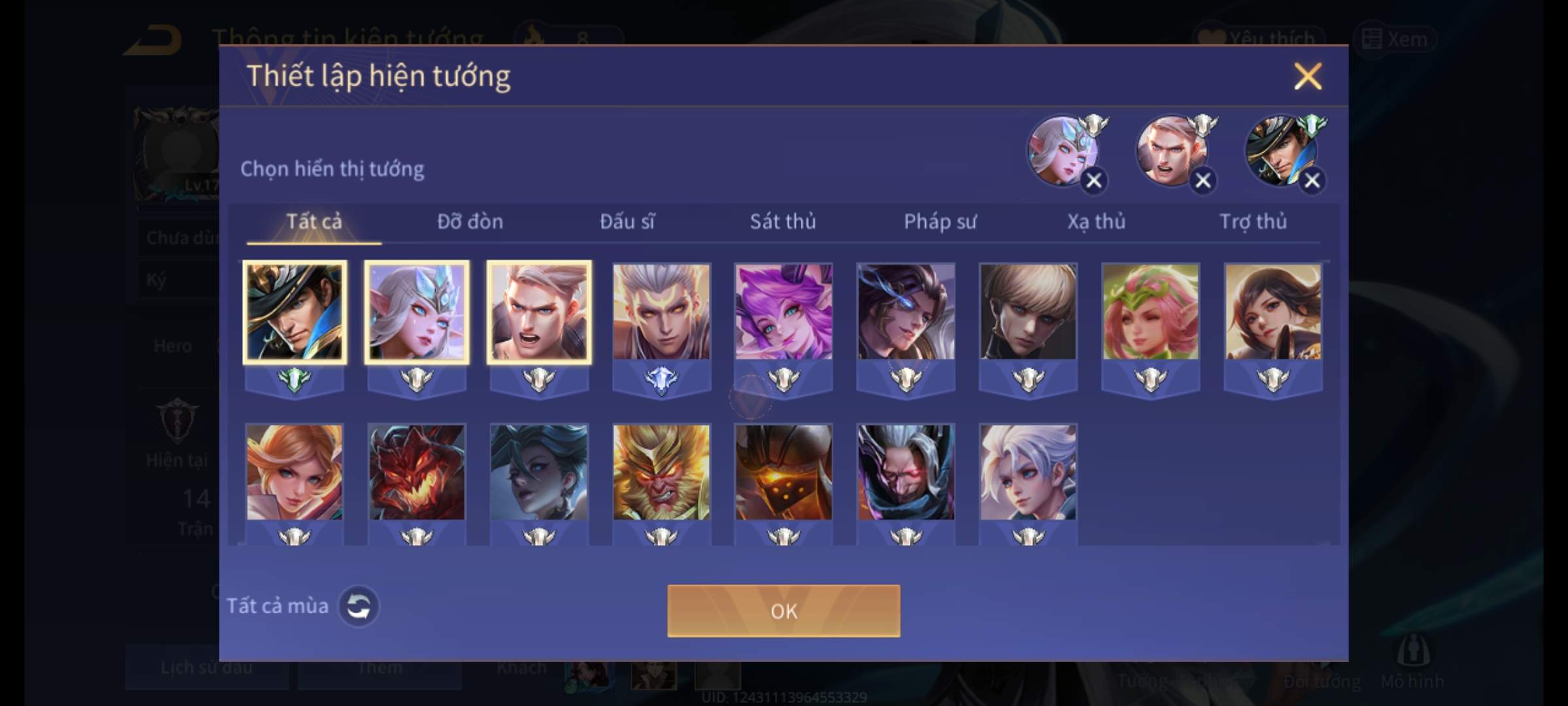Pick the pink-haired green-crowned hero portrait

click(1151, 312)
